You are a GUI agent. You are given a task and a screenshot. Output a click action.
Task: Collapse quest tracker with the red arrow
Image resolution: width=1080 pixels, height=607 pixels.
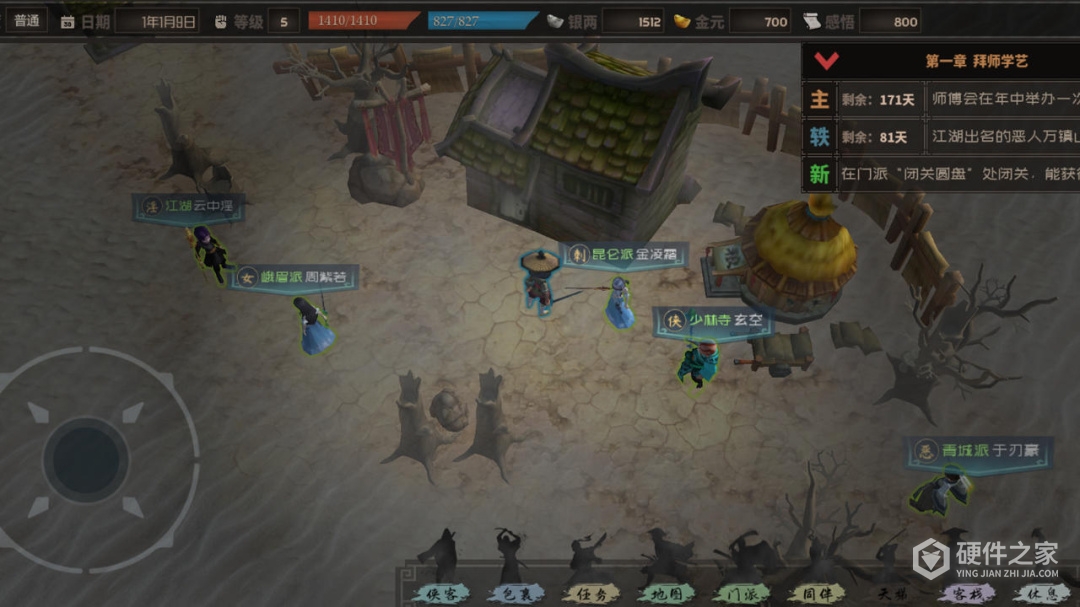pos(826,61)
